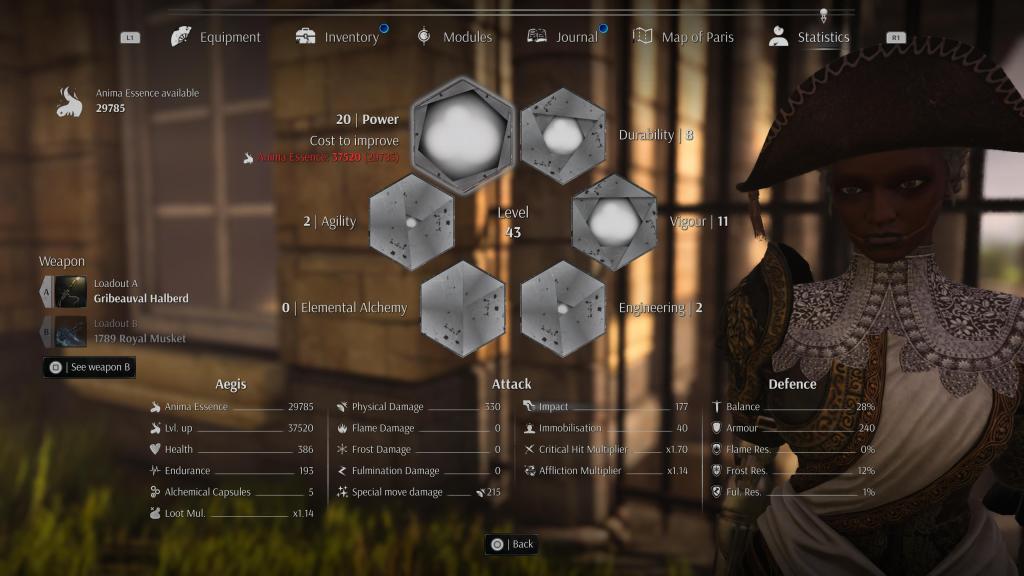Click the See weapon B button

click(90, 367)
